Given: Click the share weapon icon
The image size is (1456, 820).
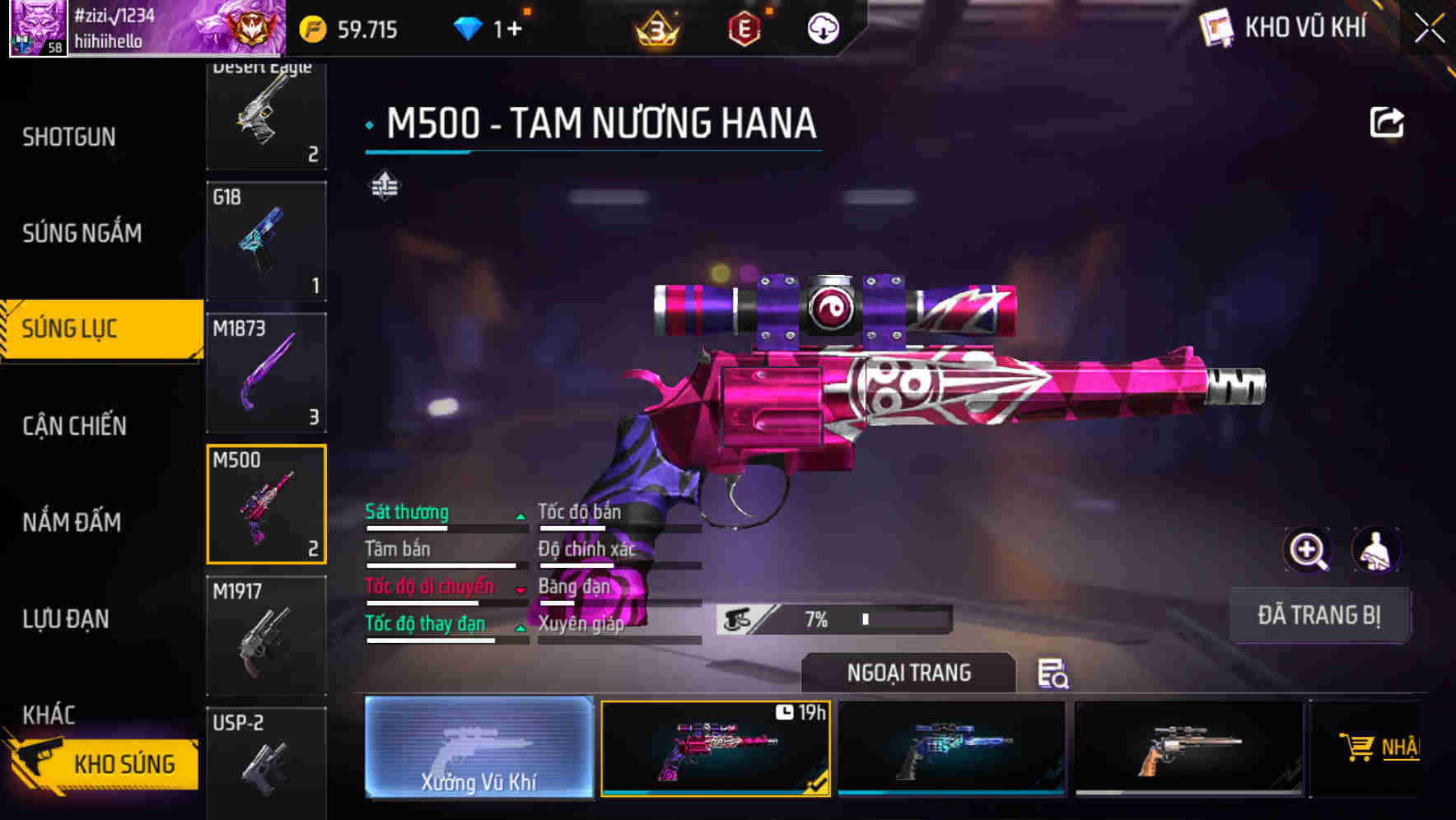Looking at the screenshot, I should pyautogui.click(x=1388, y=122).
